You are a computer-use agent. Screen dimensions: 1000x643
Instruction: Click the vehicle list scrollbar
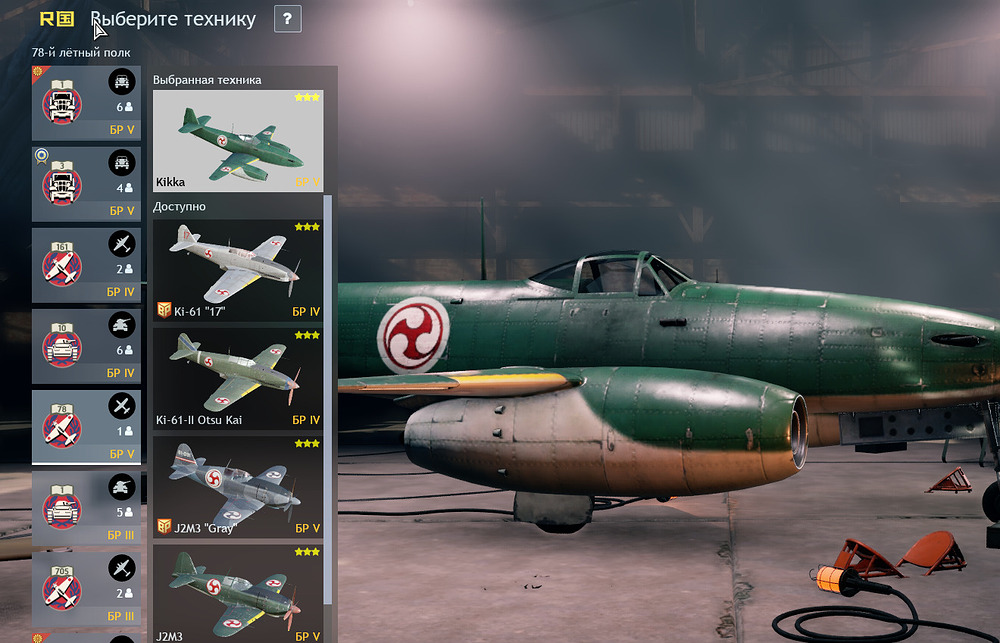[x=328, y=400]
